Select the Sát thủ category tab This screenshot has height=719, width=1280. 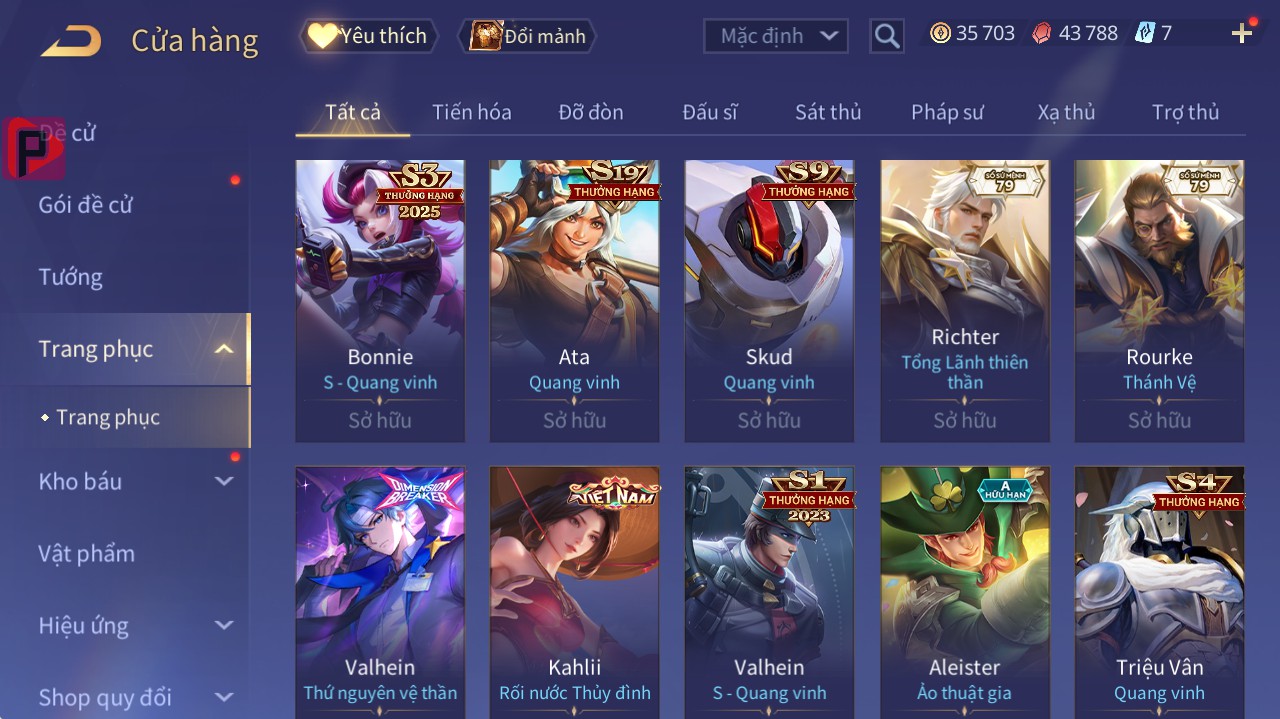(x=828, y=112)
